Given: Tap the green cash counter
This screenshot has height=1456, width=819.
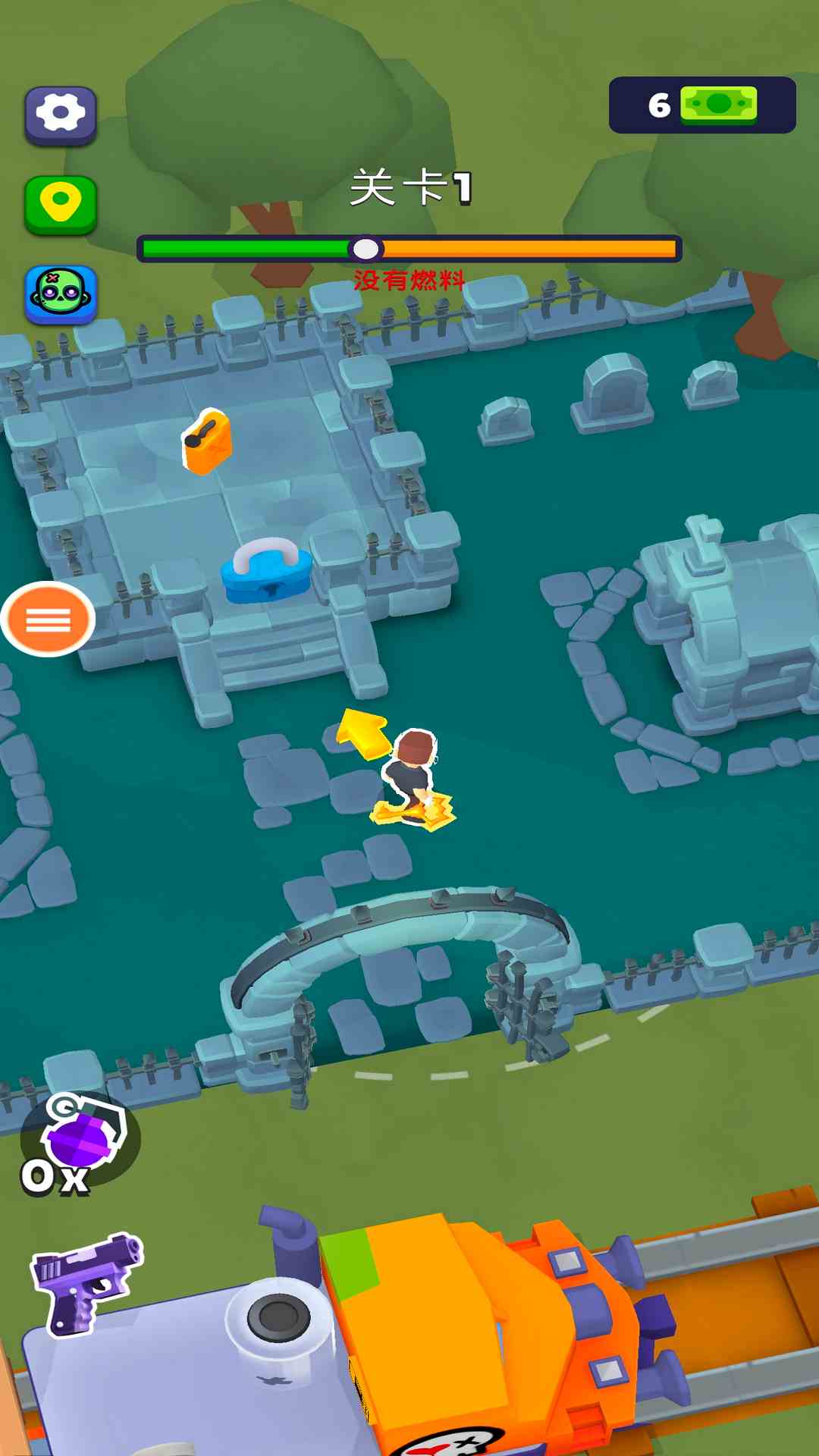Looking at the screenshot, I should pyautogui.click(x=702, y=105).
